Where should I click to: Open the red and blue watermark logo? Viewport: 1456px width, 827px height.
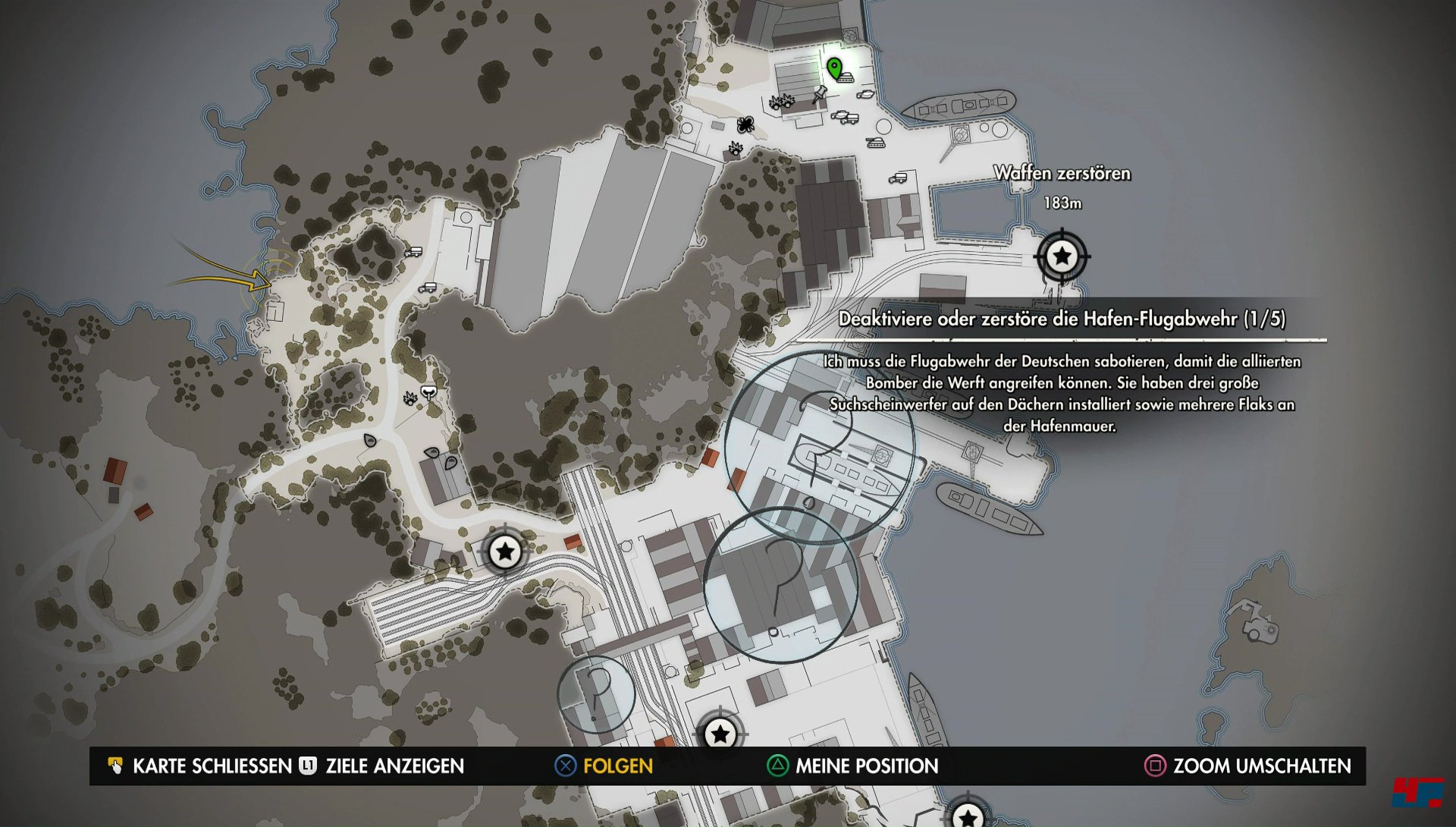[x=1417, y=794]
